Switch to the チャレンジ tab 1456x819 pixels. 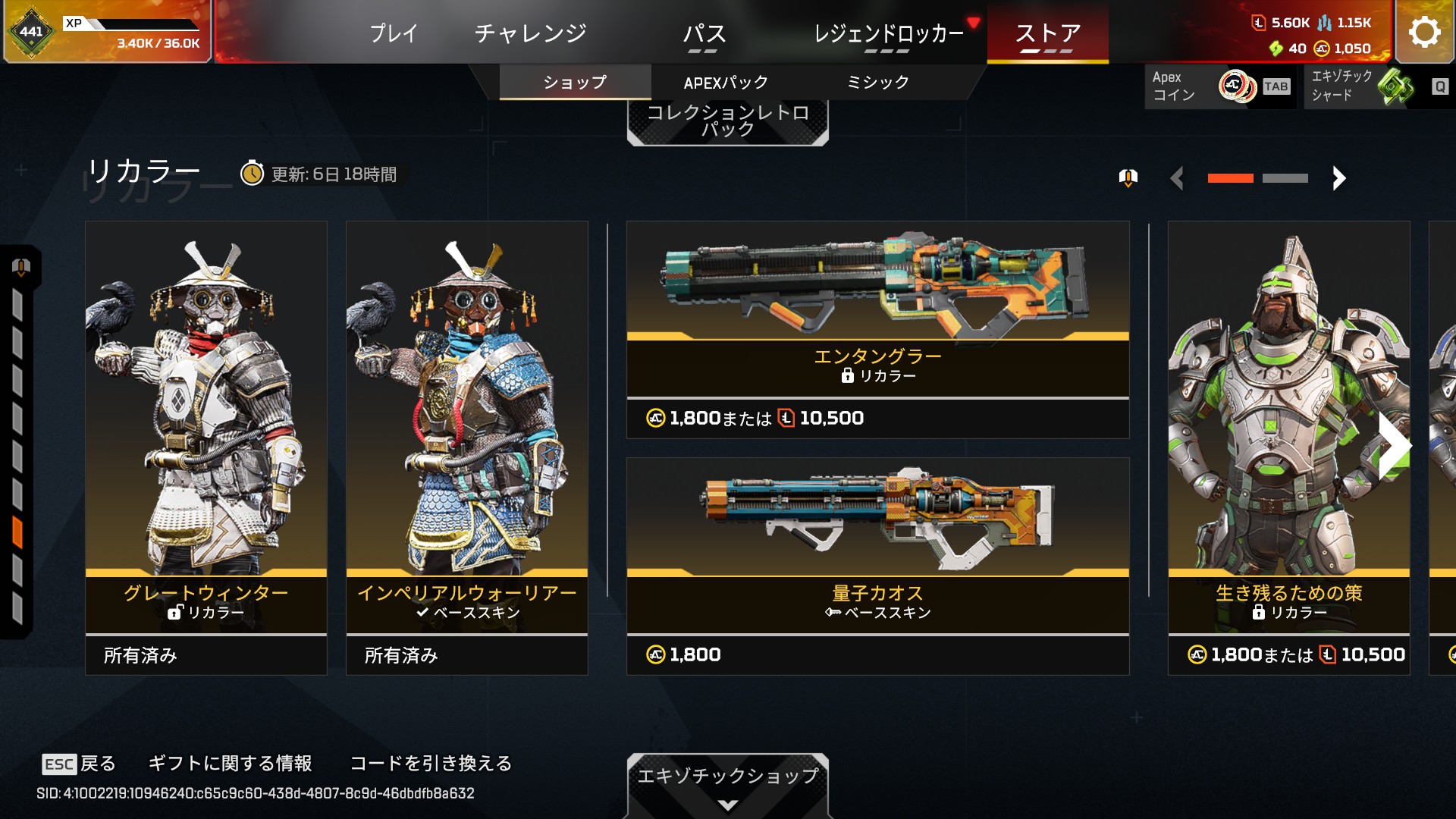click(x=530, y=33)
